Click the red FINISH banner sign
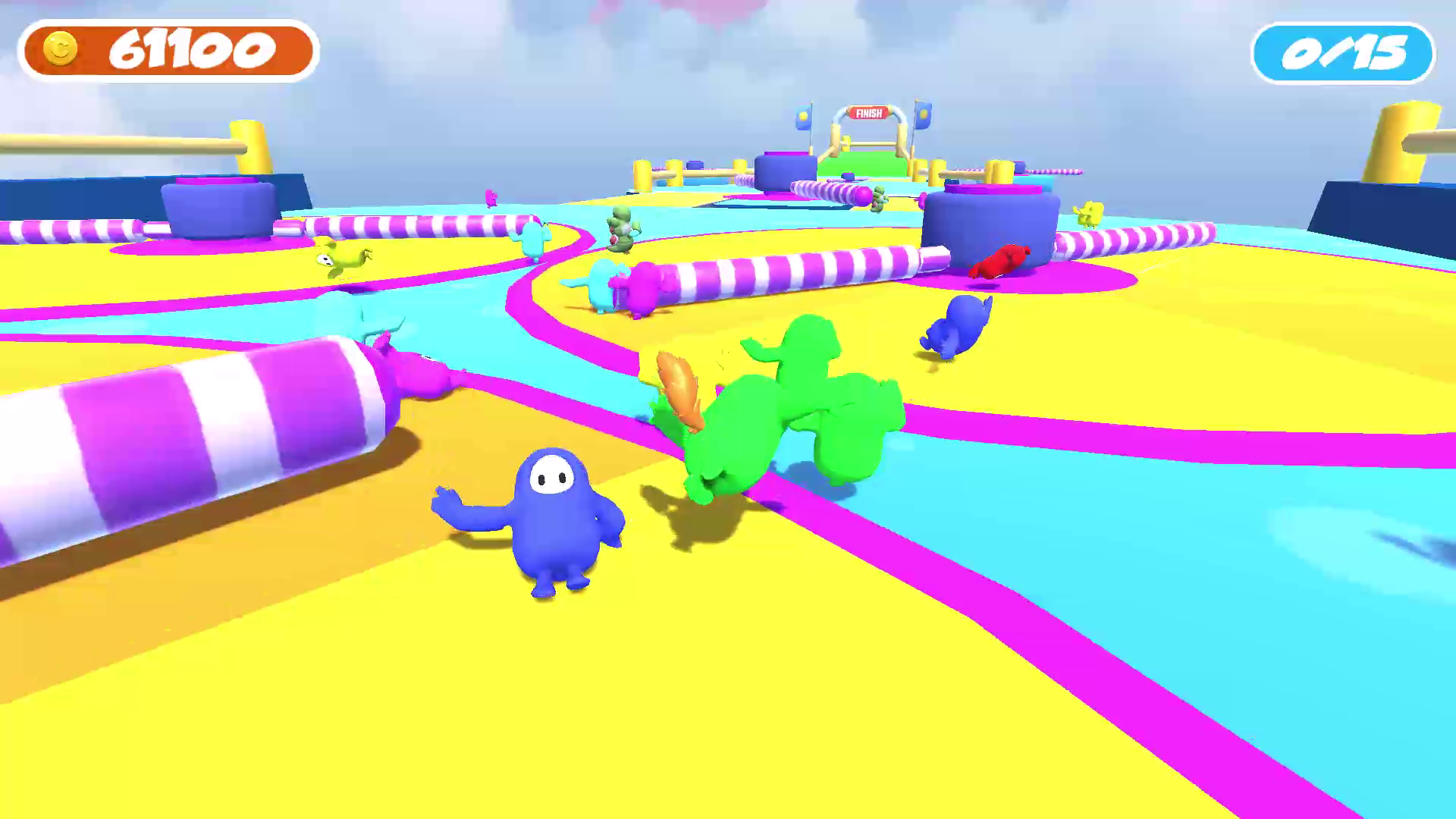The image size is (1456, 819). point(869,114)
